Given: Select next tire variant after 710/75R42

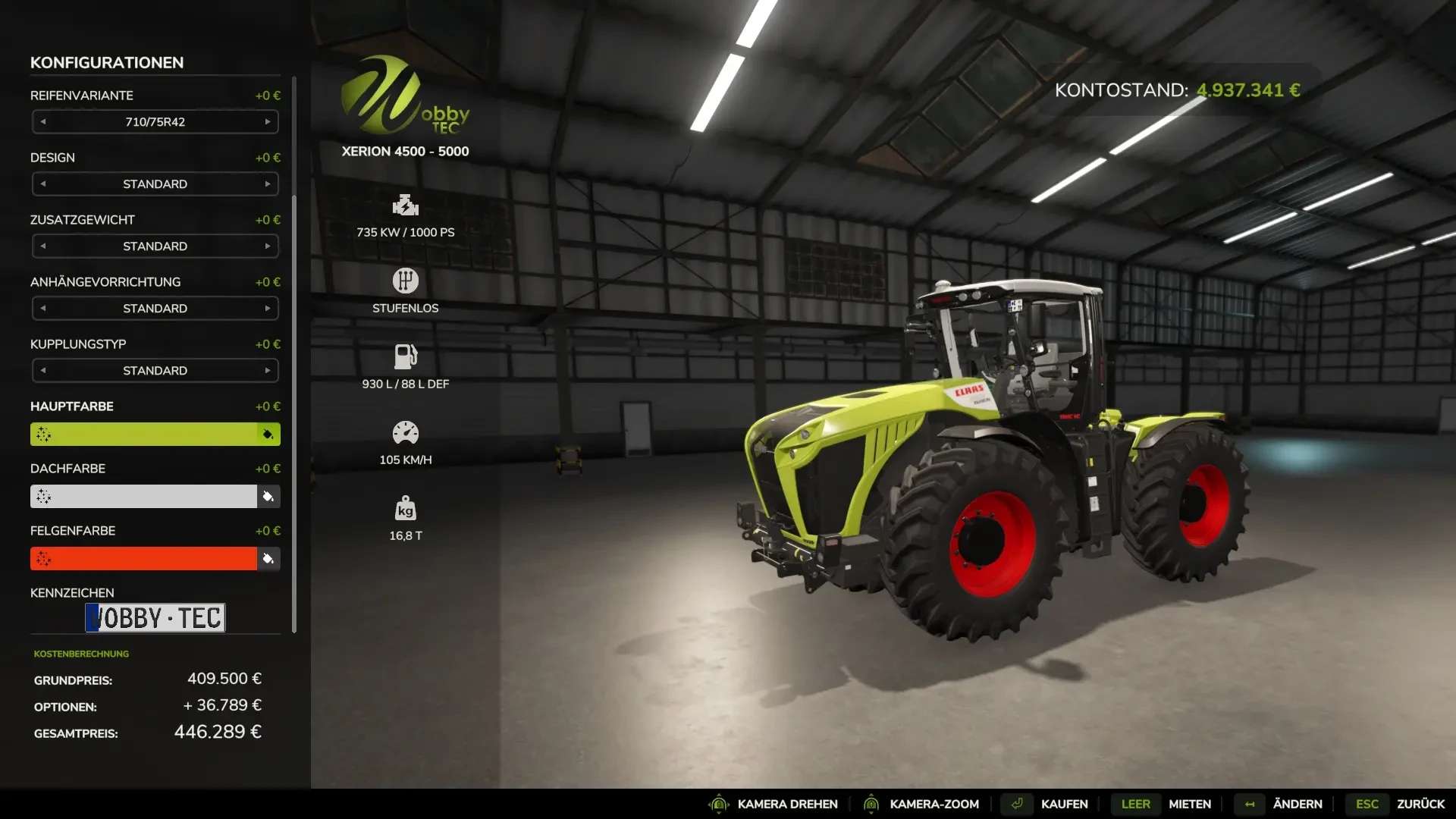Looking at the screenshot, I should [268, 121].
